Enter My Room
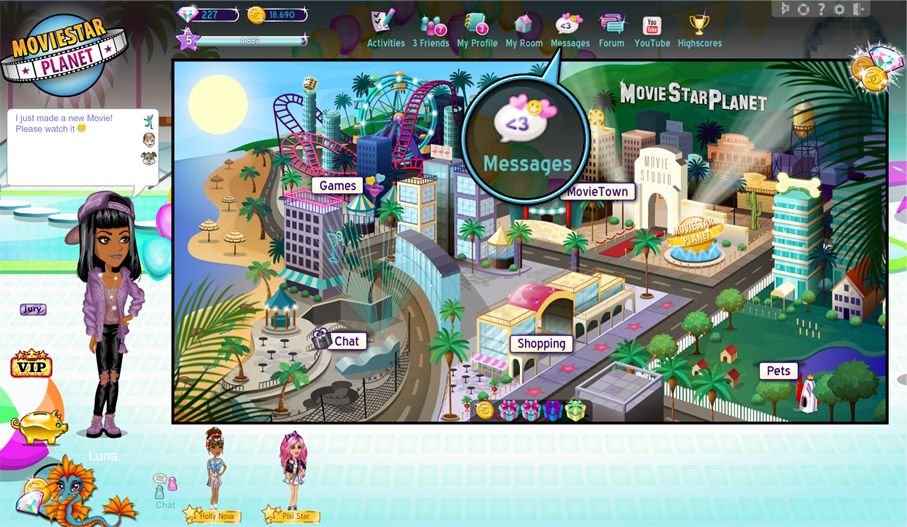 [x=524, y=28]
